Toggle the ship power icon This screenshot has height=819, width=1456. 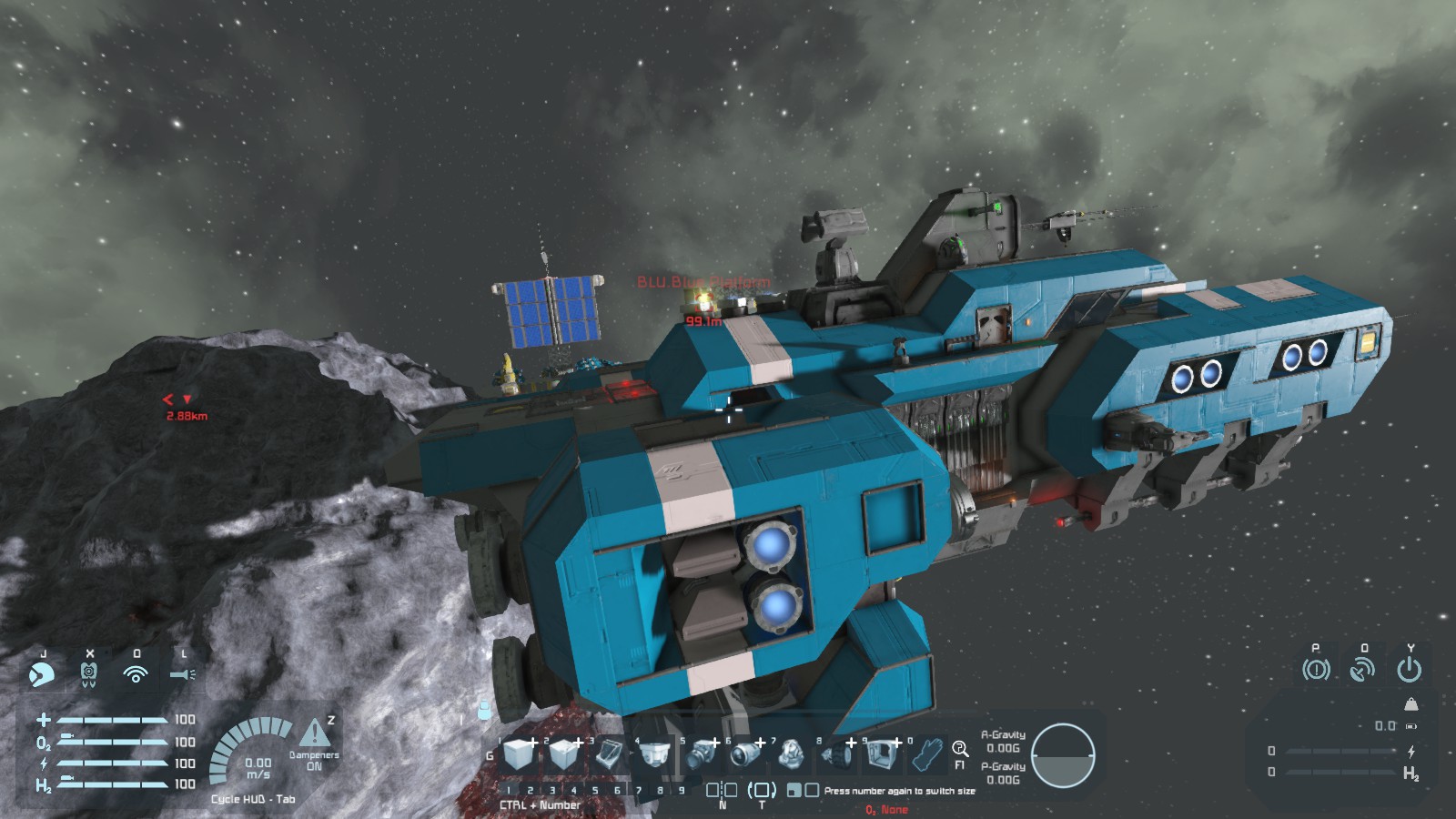[1409, 670]
